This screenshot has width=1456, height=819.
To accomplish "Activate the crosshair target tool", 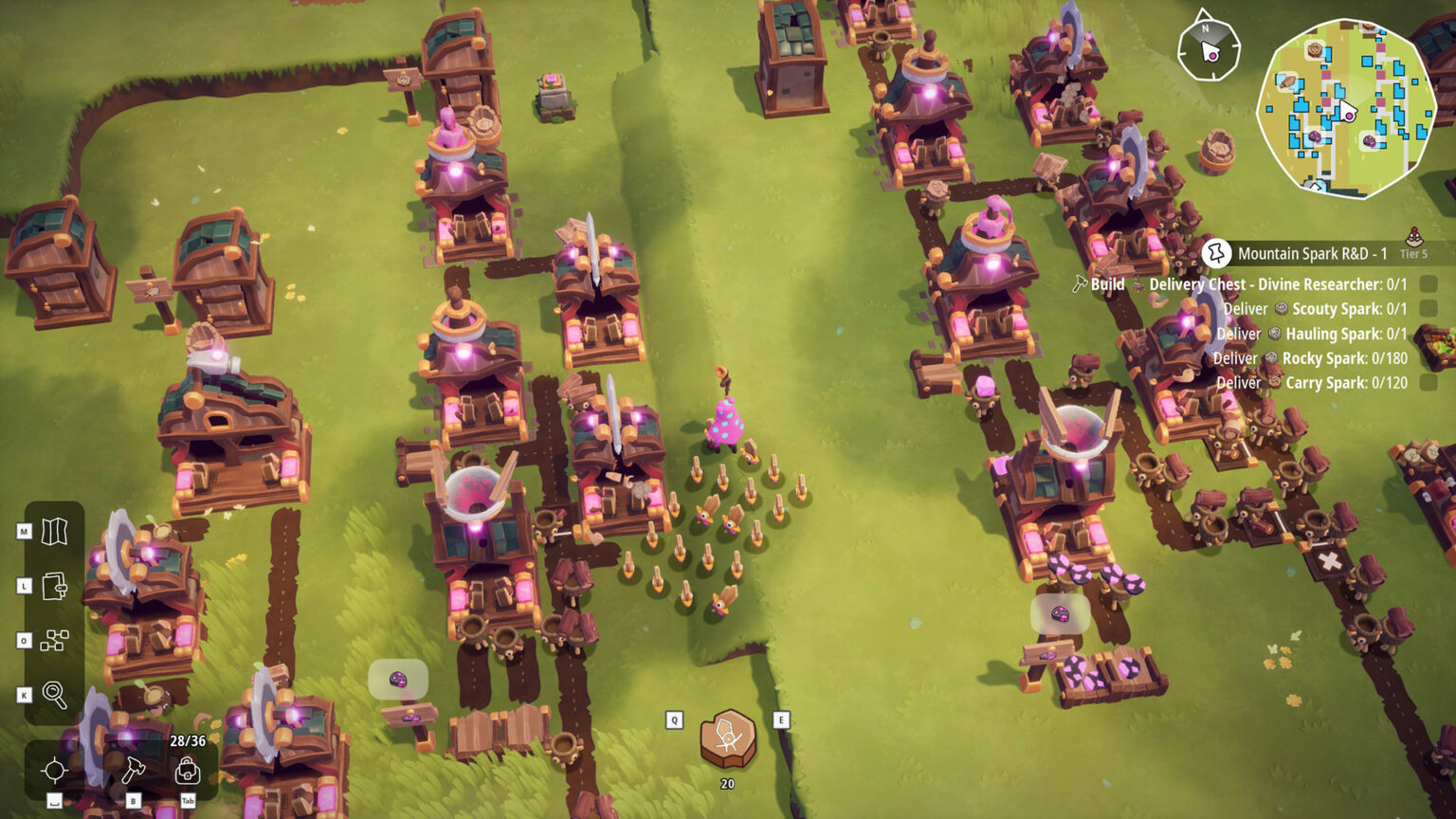I will [x=55, y=770].
